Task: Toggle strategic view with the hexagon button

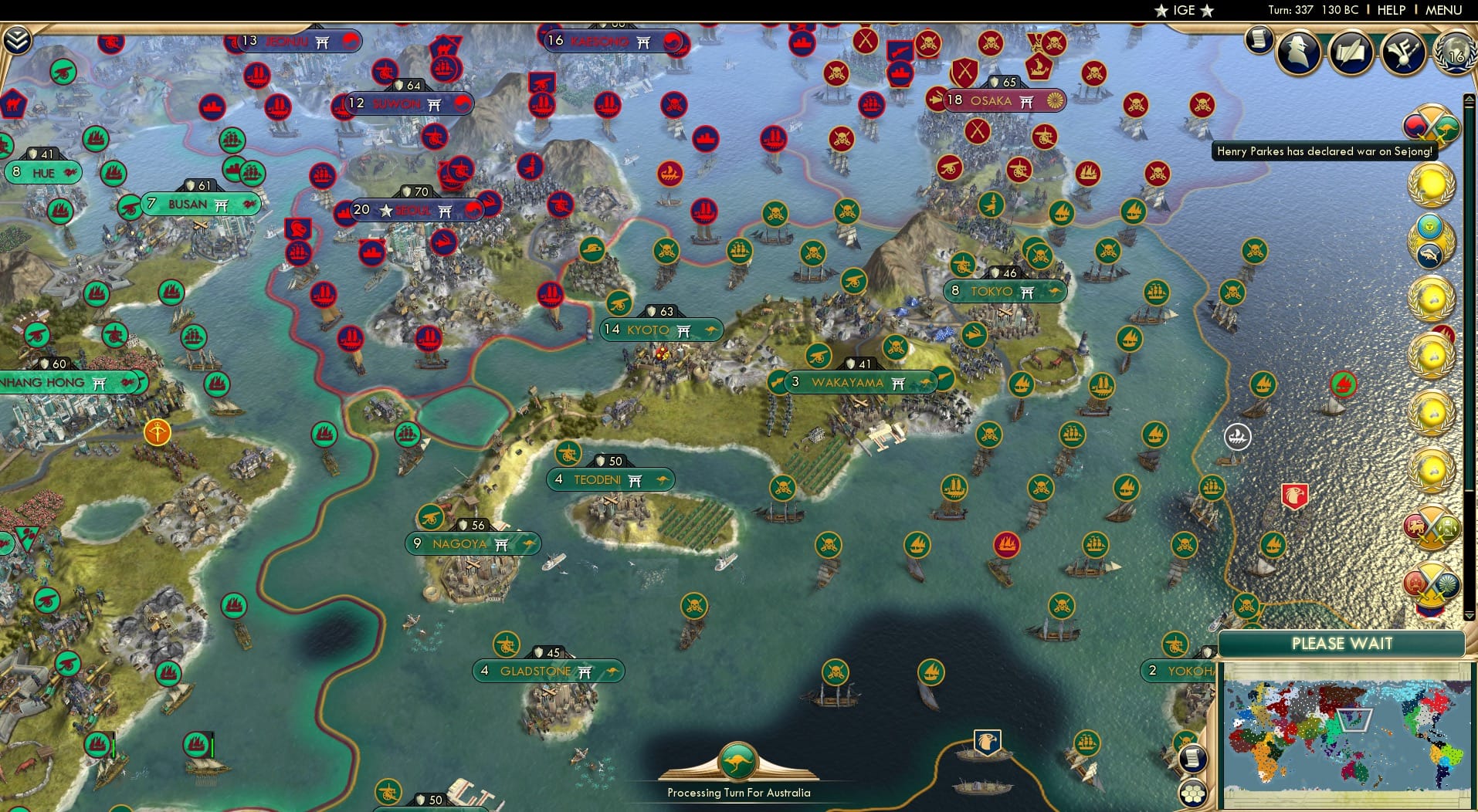Action: tap(1194, 791)
